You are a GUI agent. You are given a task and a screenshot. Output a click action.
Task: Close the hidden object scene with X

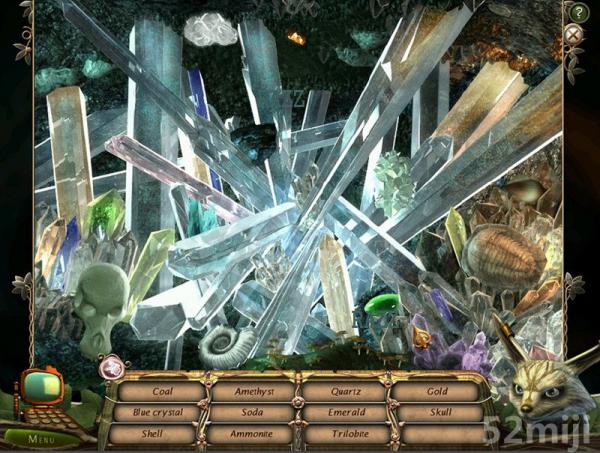[573, 35]
